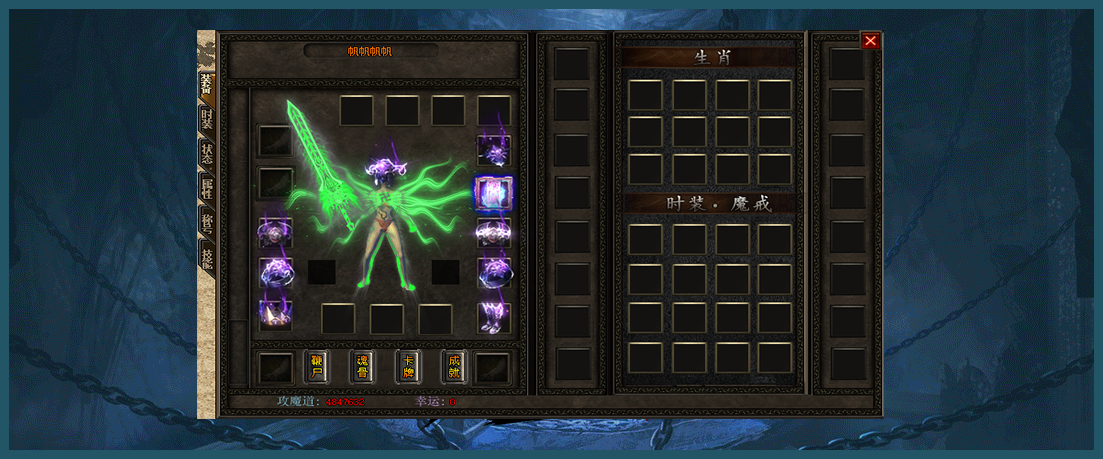Open the 卡牌 cards panel
1103x459 pixels.
(x=408, y=366)
